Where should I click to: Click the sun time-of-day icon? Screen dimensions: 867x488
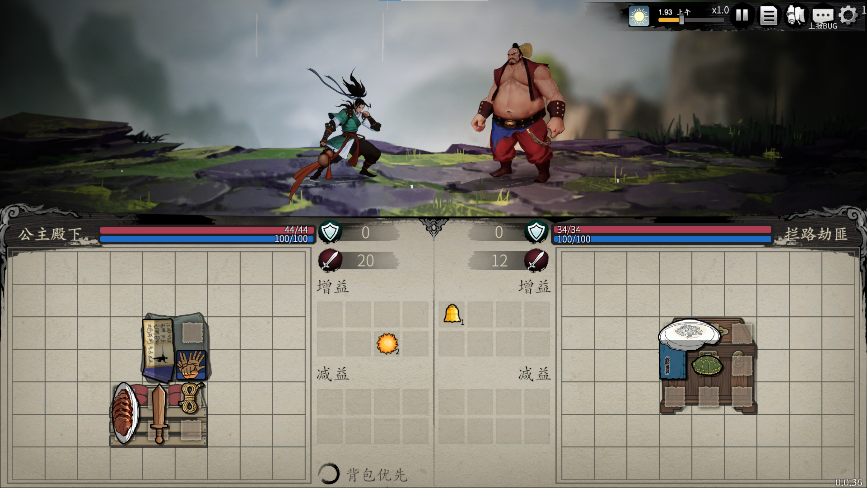pos(639,15)
